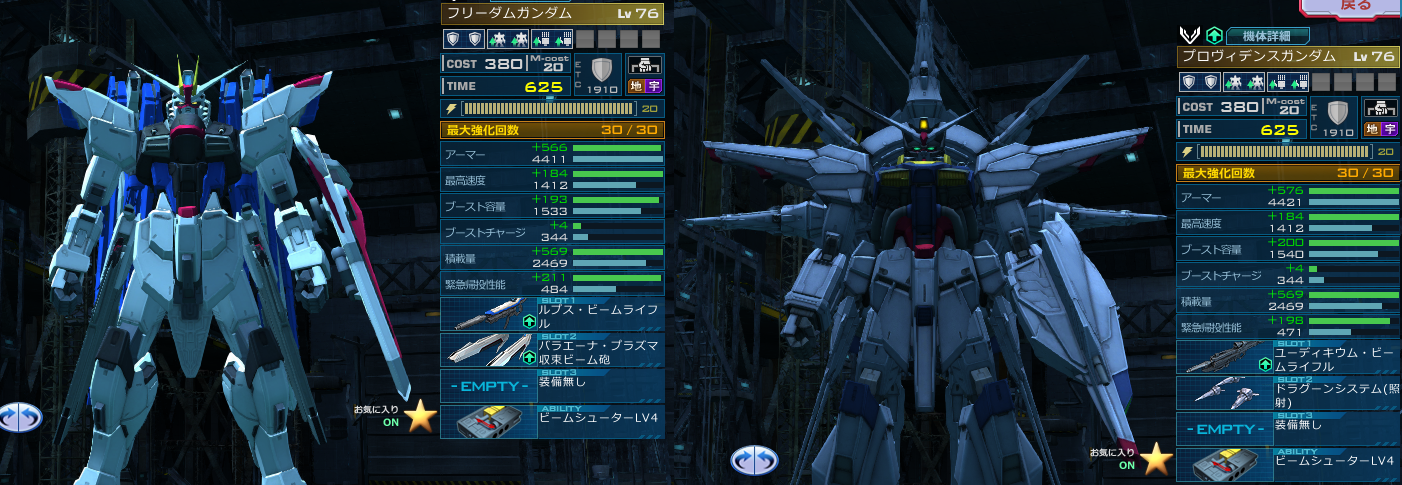The image size is (1402, 485).
Task: Open Providence Gundam's ビームシューターLV4 ability slot
Action: (1287, 464)
